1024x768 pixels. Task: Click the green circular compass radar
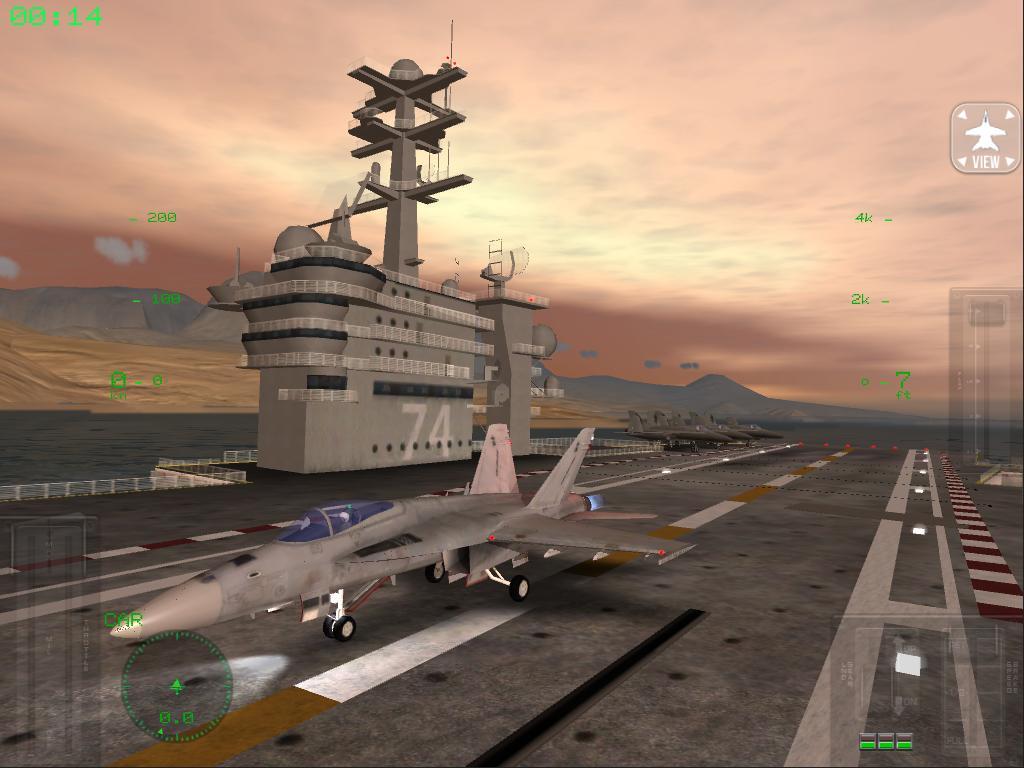177,686
